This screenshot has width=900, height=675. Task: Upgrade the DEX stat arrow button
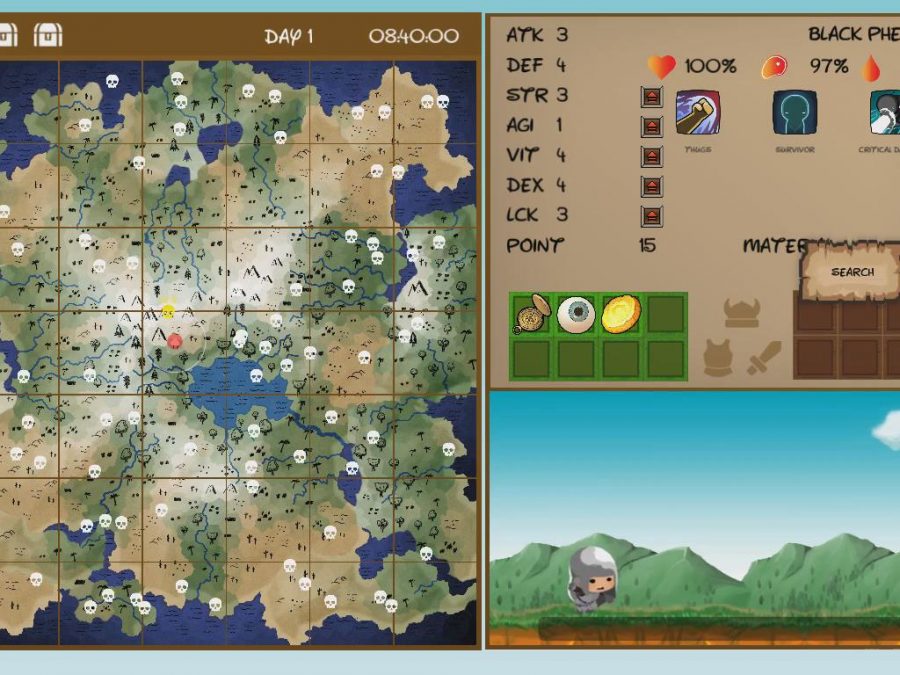point(652,187)
